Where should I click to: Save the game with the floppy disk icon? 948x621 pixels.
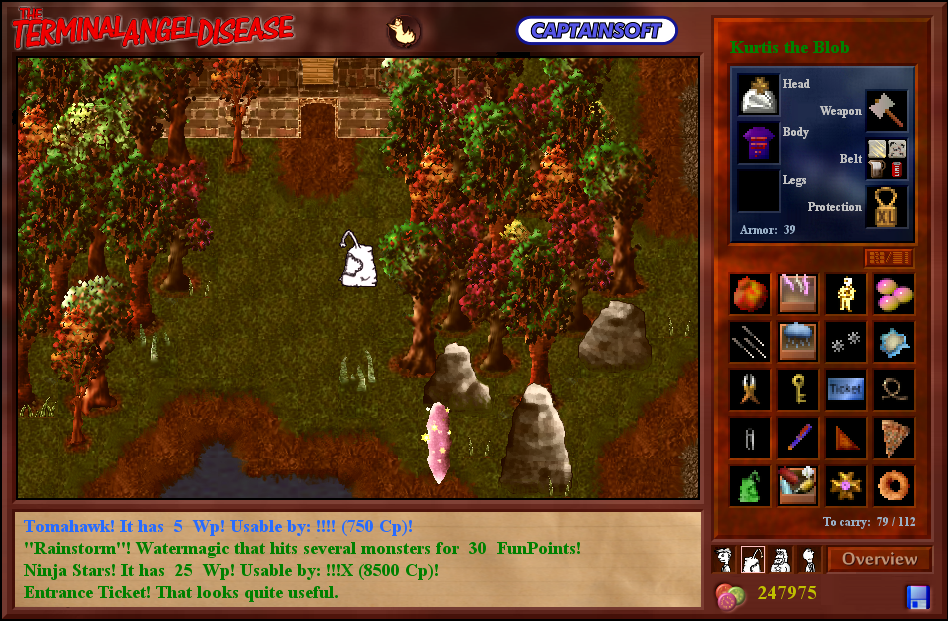918,597
